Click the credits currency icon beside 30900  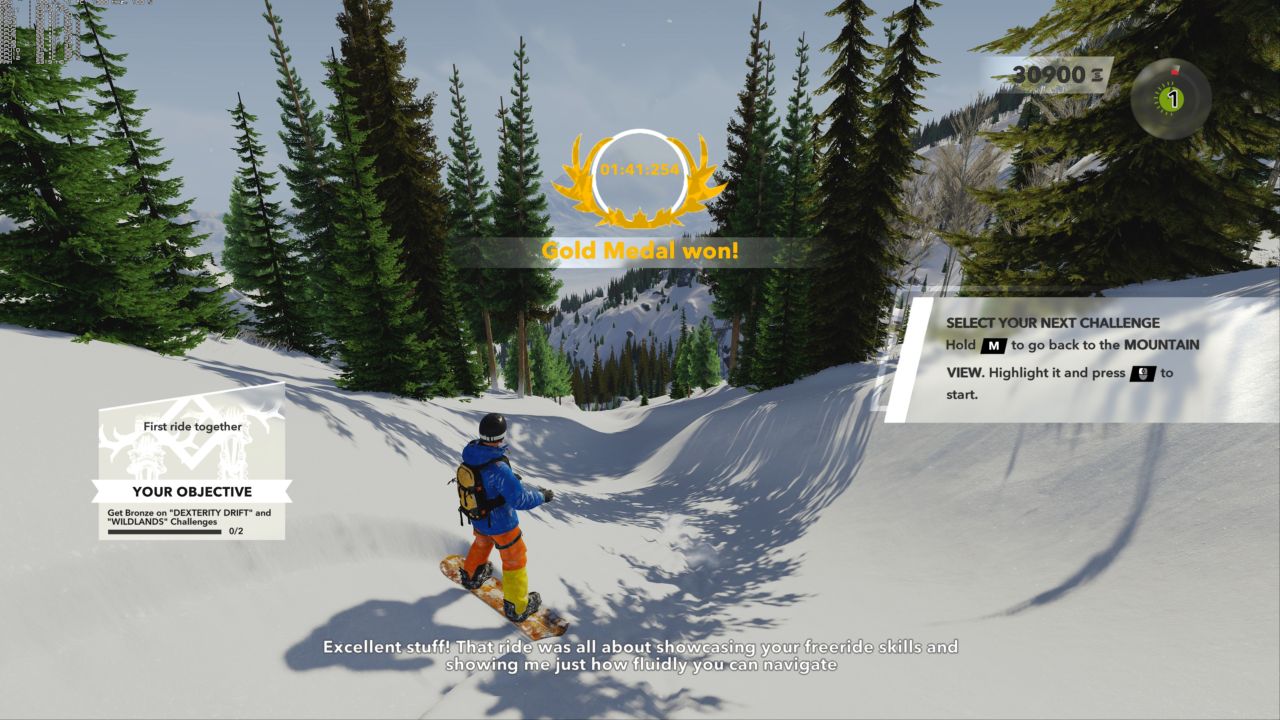pyautogui.click(x=1097, y=72)
